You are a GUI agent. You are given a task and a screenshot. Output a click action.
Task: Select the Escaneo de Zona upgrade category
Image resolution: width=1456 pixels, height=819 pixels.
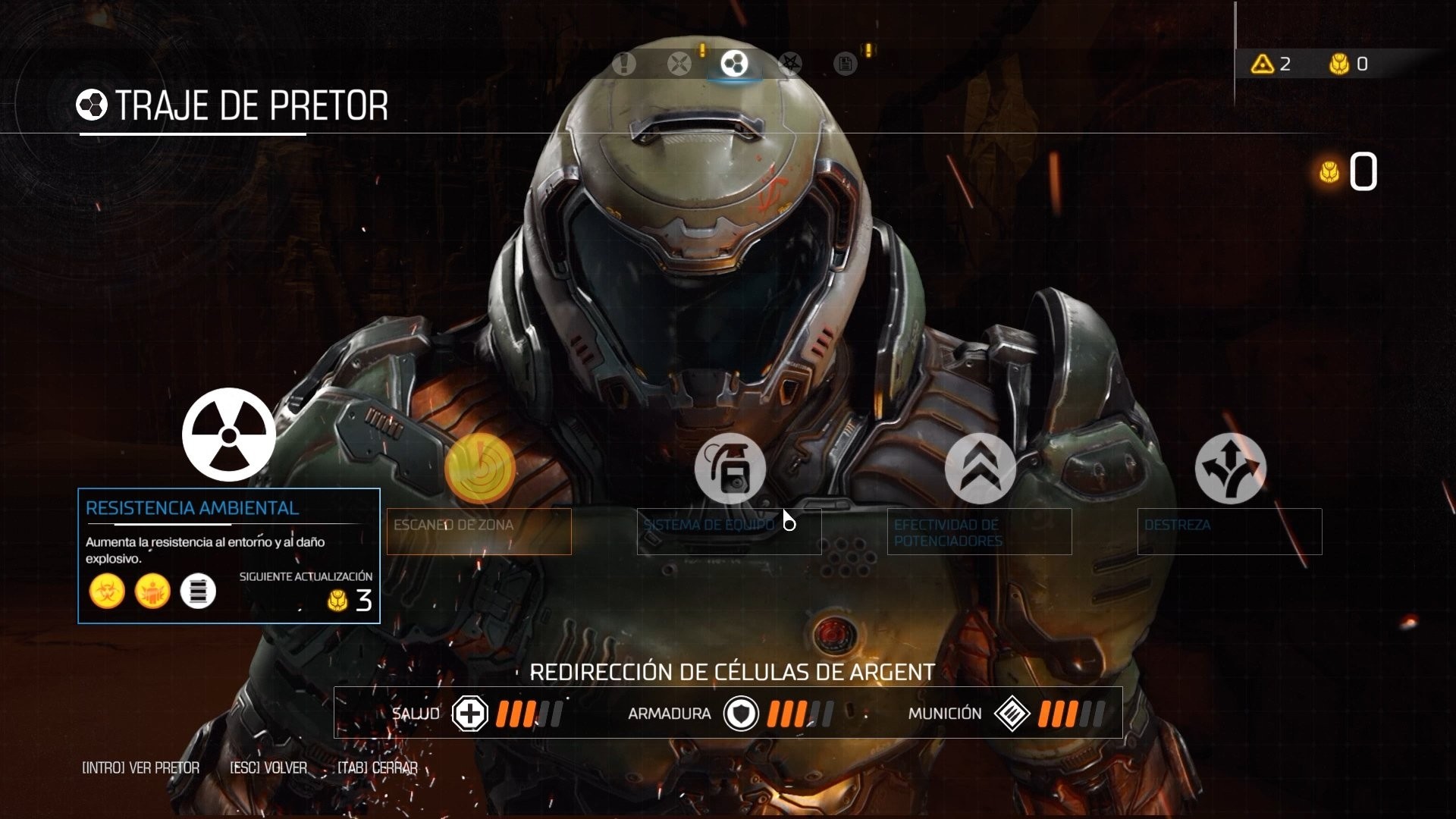[x=481, y=469]
